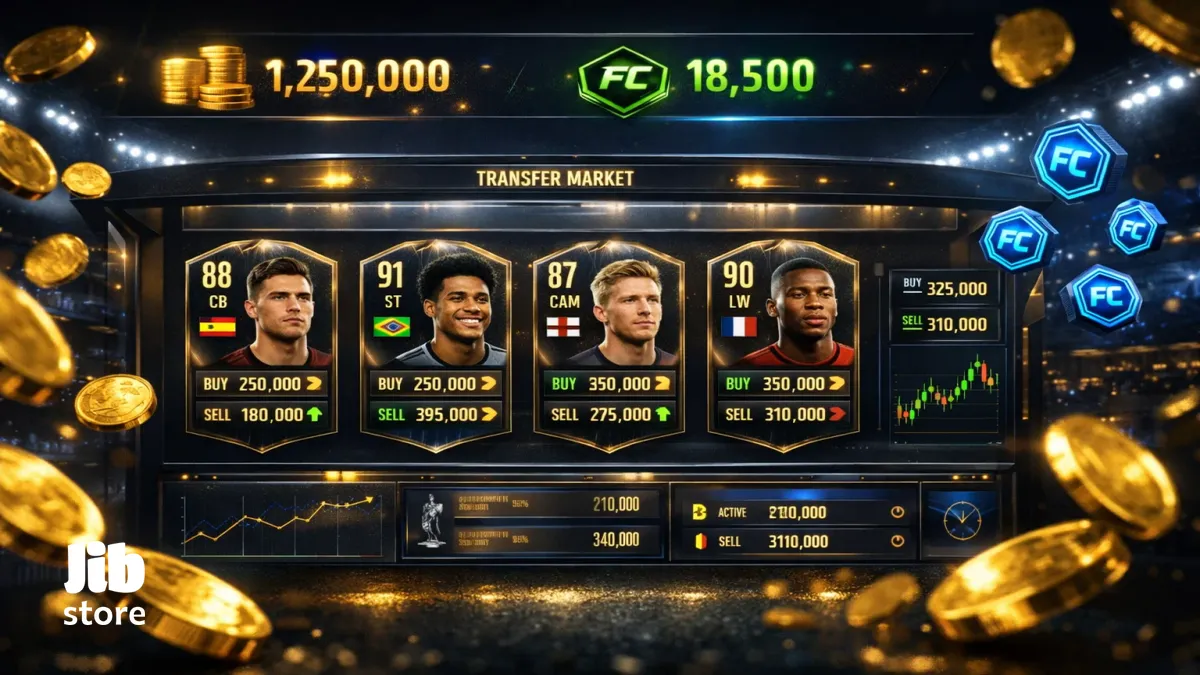Image resolution: width=1200 pixels, height=675 pixels.
Task: Buy the 91 ST player card
Action: click(x=435, y=383)
